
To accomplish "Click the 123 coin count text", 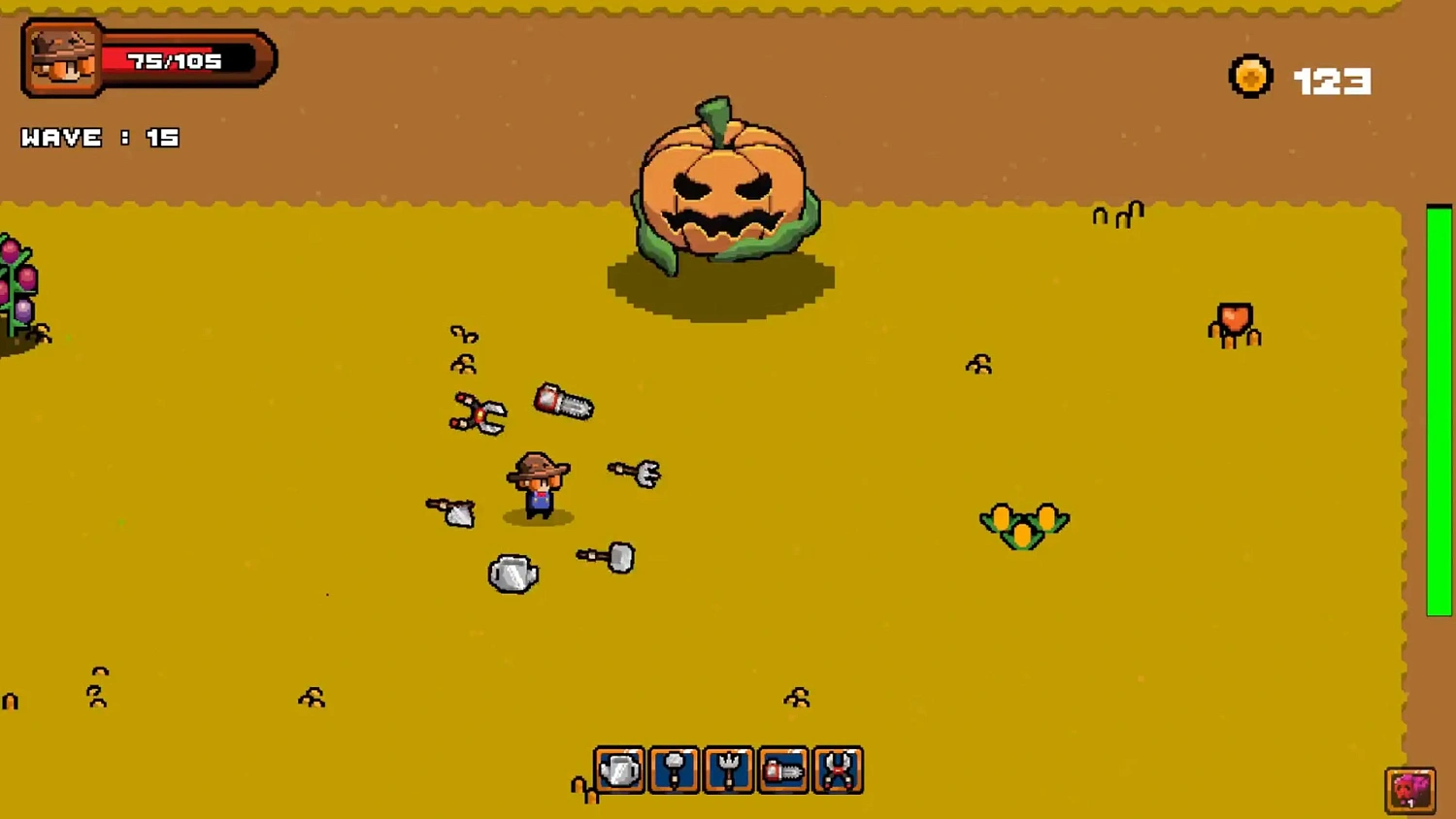I will tap(1332, 80).
